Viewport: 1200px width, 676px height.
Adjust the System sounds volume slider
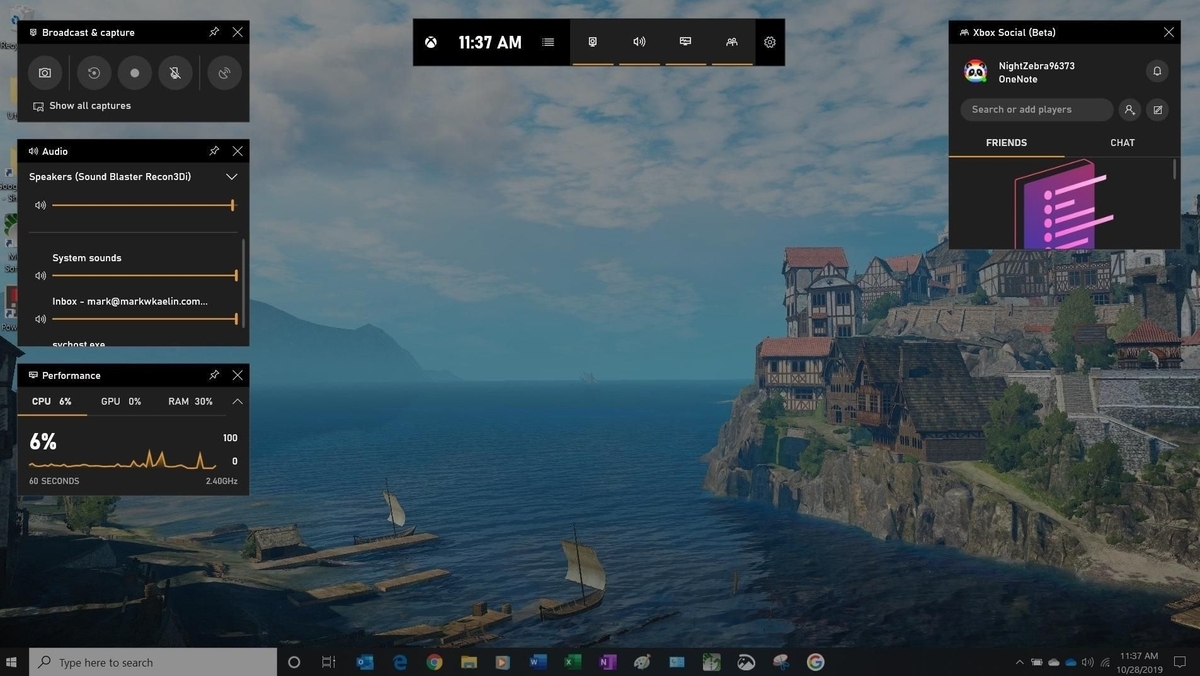coord(144,275)
